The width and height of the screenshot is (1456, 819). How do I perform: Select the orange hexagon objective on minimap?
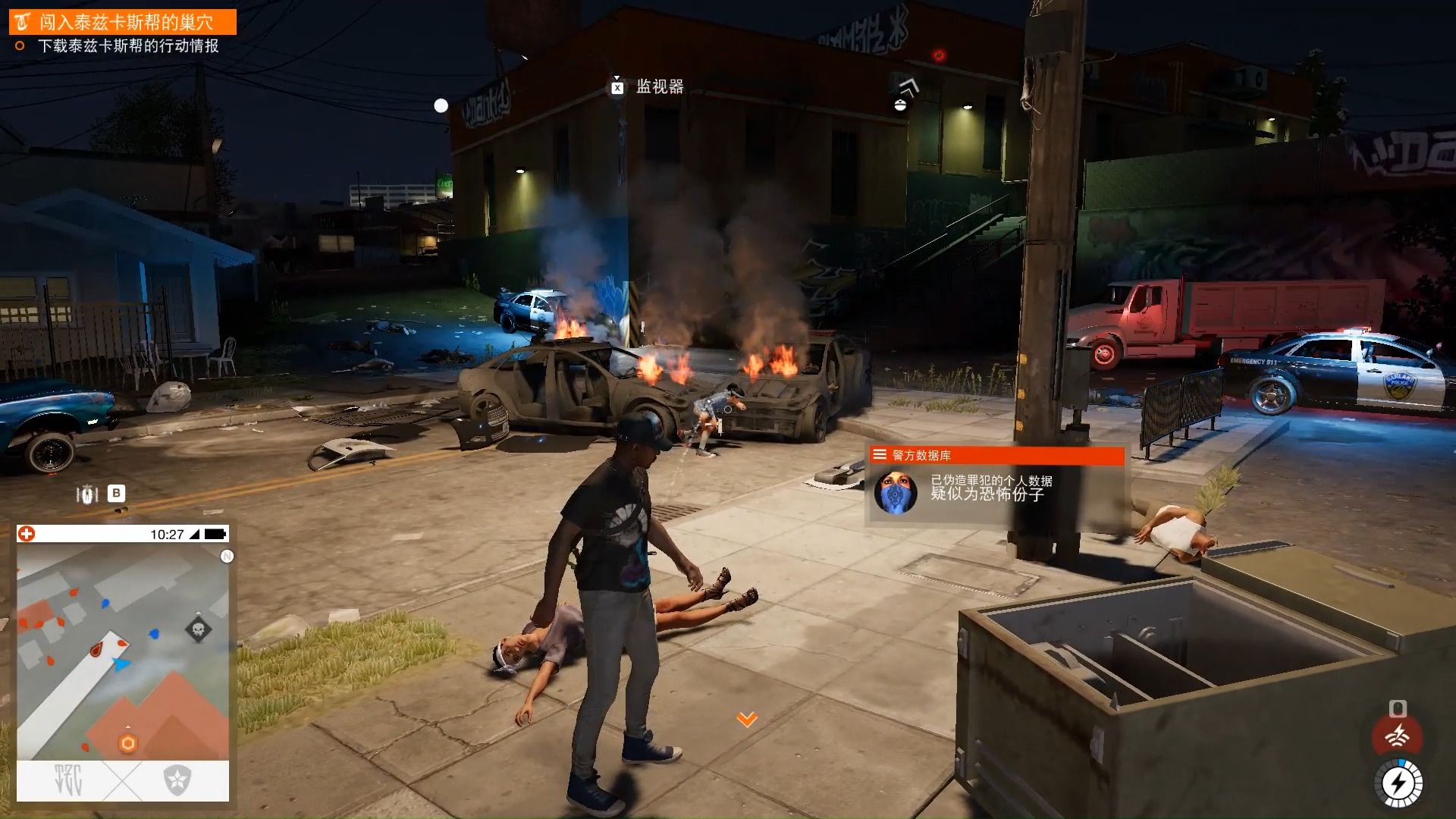coord(127,743)
